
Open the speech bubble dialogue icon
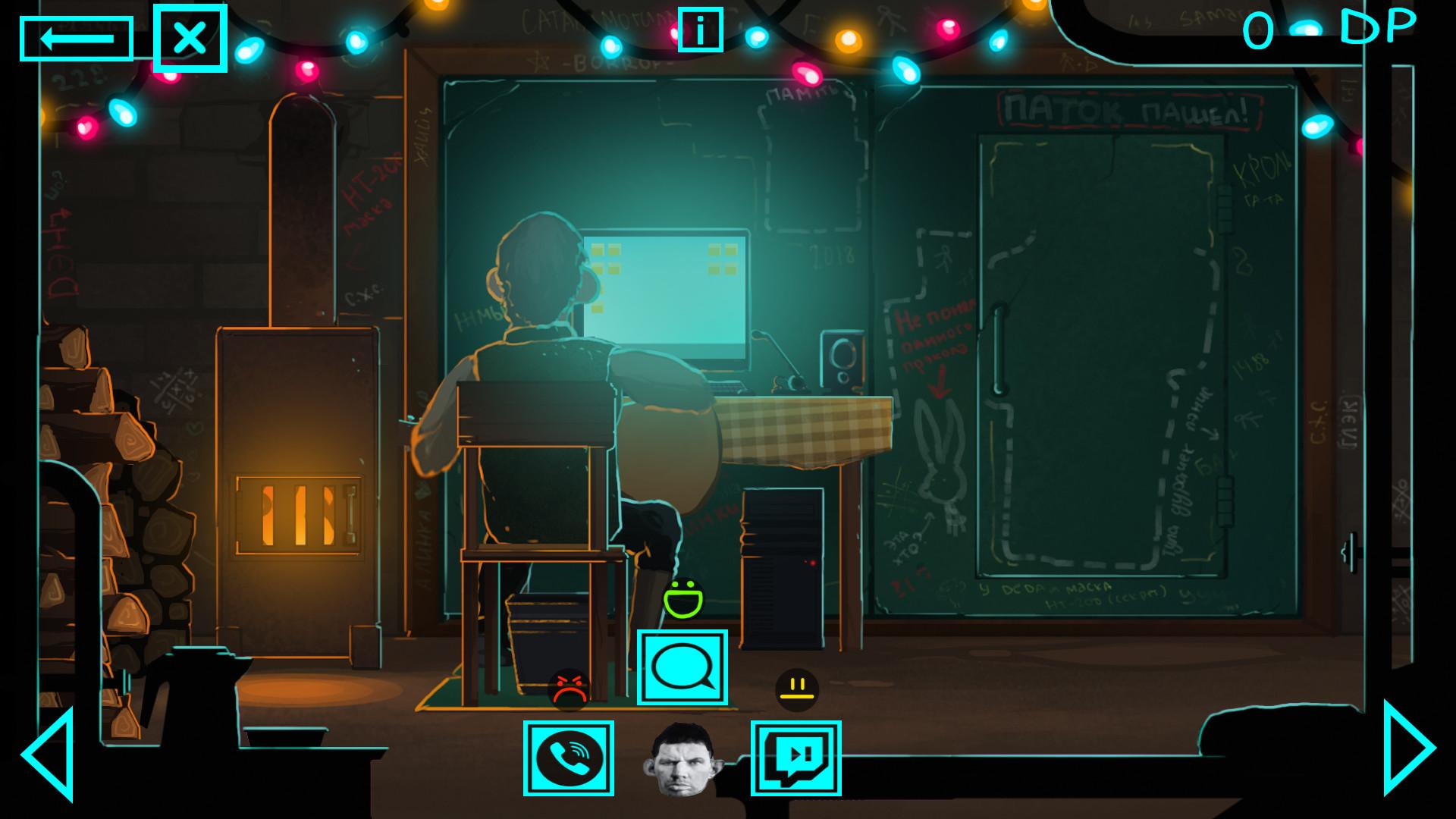point(682,667)
